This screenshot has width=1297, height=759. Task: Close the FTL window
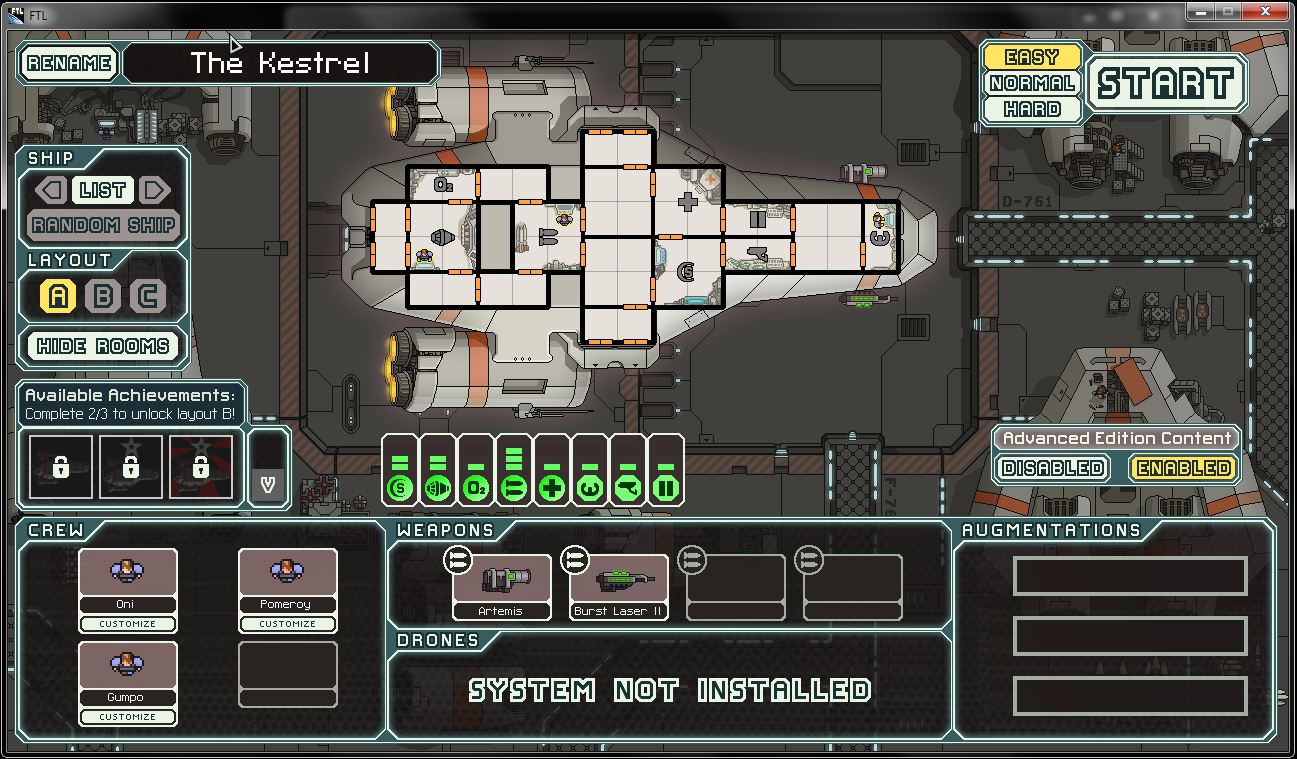click(x=1265, y=11)
